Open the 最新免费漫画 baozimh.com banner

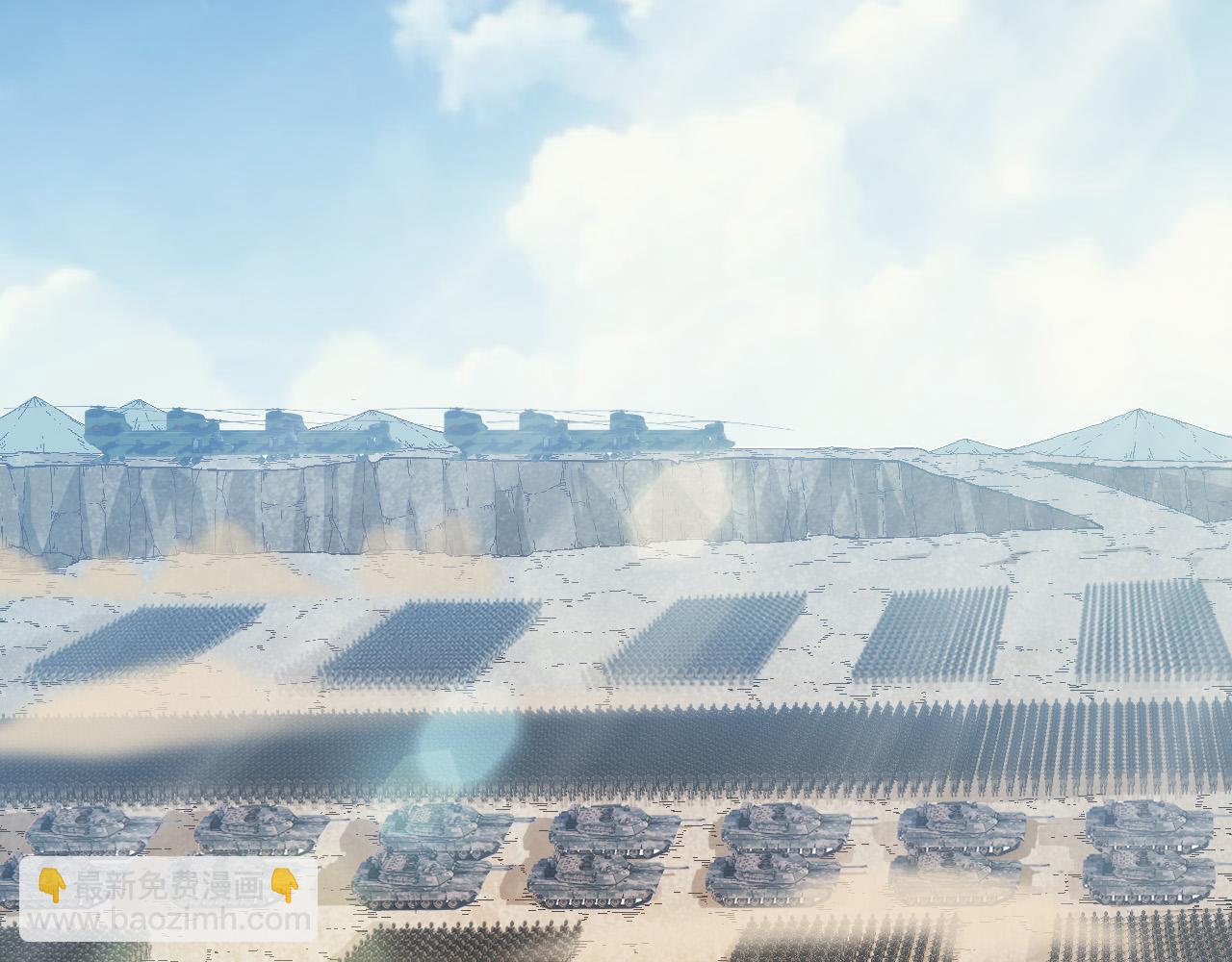click(x=168, y=900)
